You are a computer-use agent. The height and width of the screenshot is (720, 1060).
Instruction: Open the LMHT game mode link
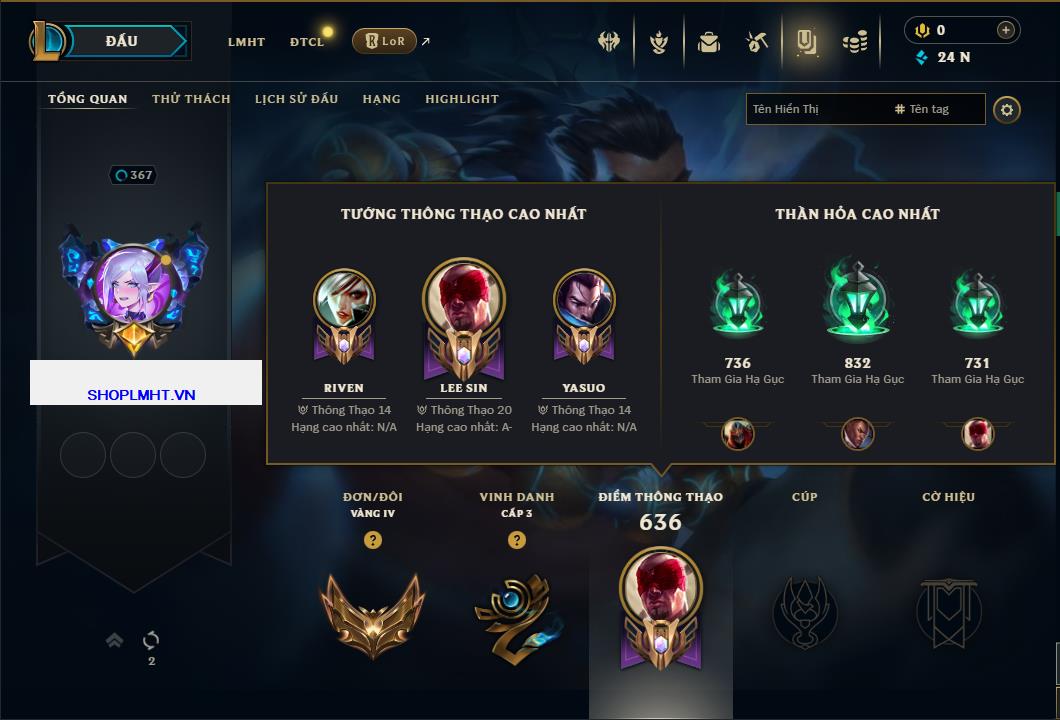tap(246, 42)
